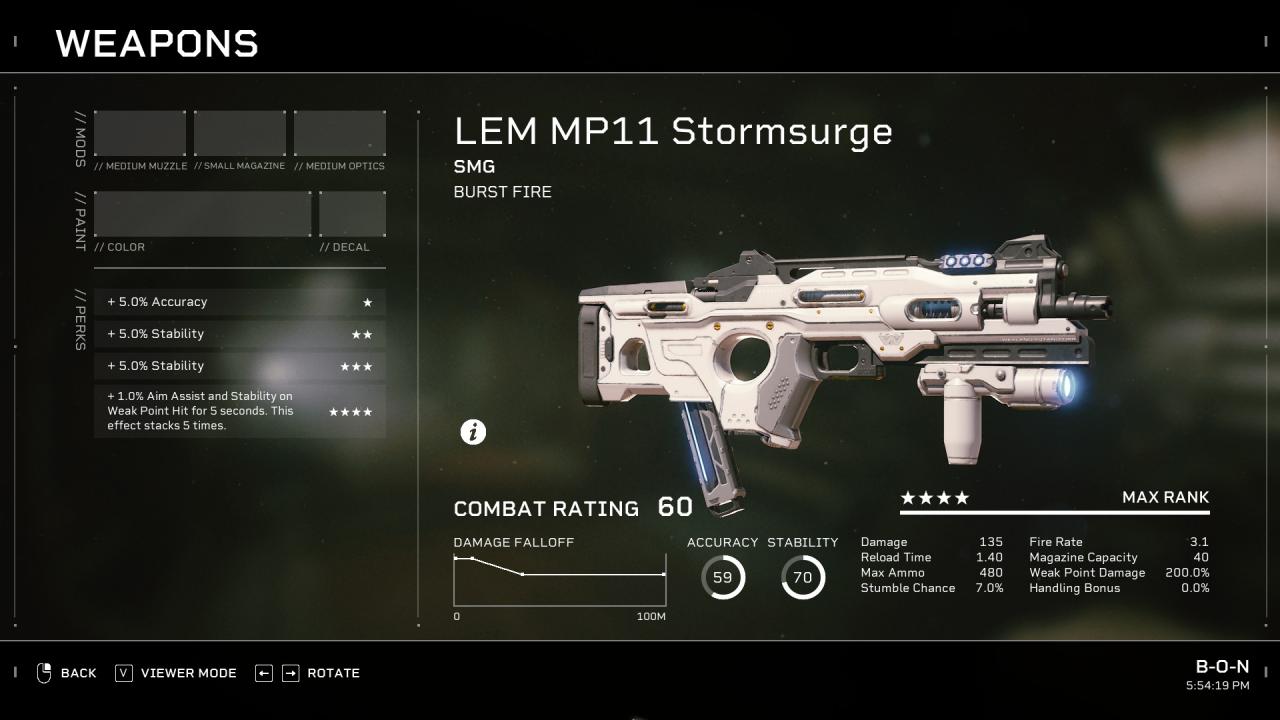This screenshot has height=720, width=1280.
Task: Select the paint Decal slot
Action: click(x=352, y=214)
